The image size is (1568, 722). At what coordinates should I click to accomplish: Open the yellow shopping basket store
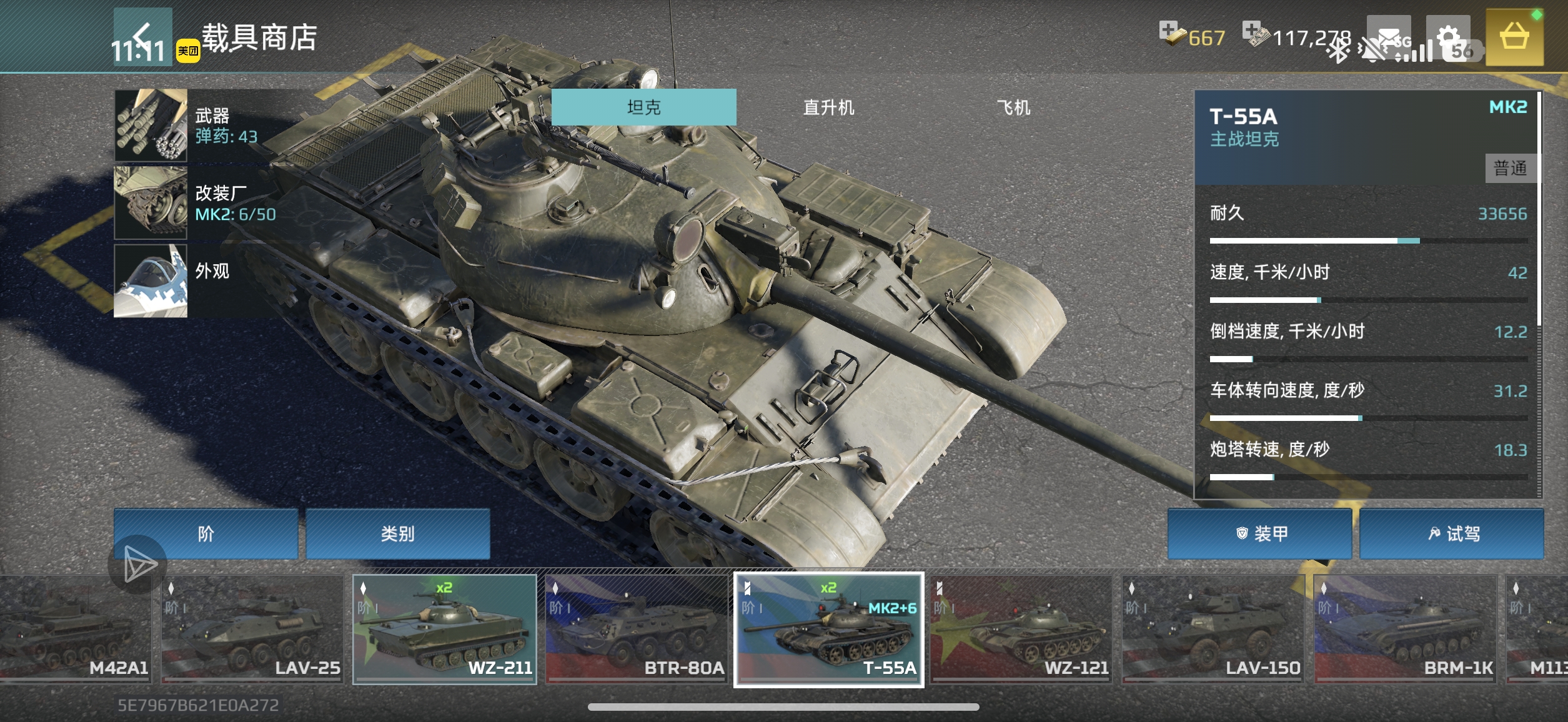pyautogui.click(x=1514, y=37)
